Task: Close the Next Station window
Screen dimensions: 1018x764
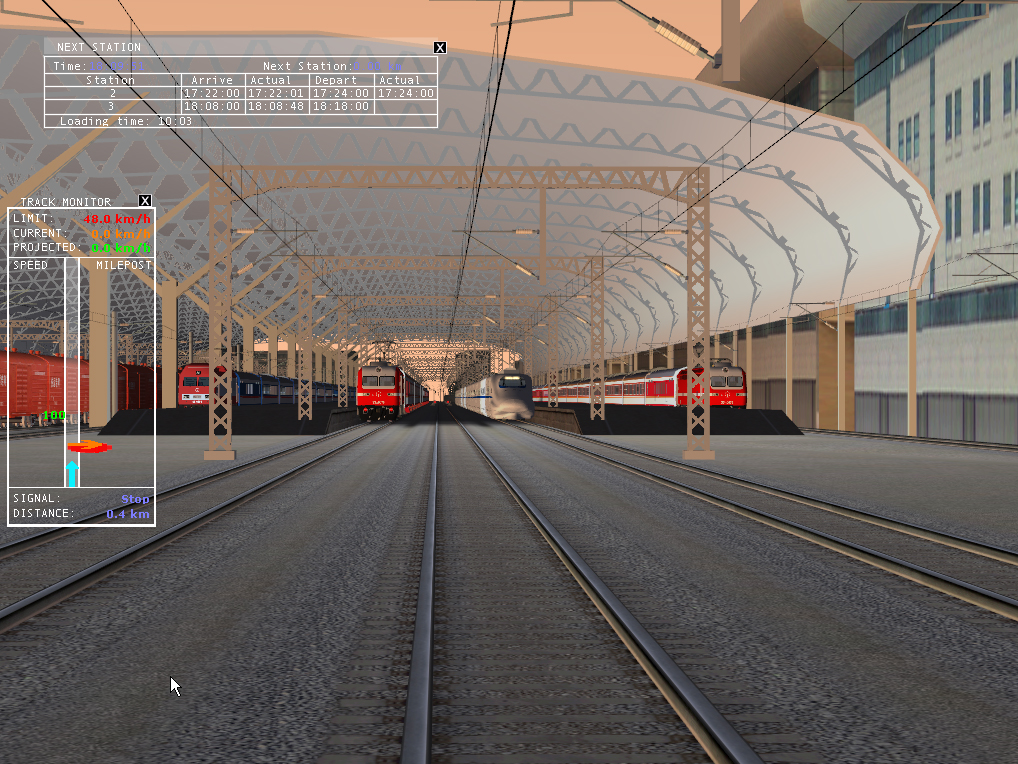Action: coord(440,47)
